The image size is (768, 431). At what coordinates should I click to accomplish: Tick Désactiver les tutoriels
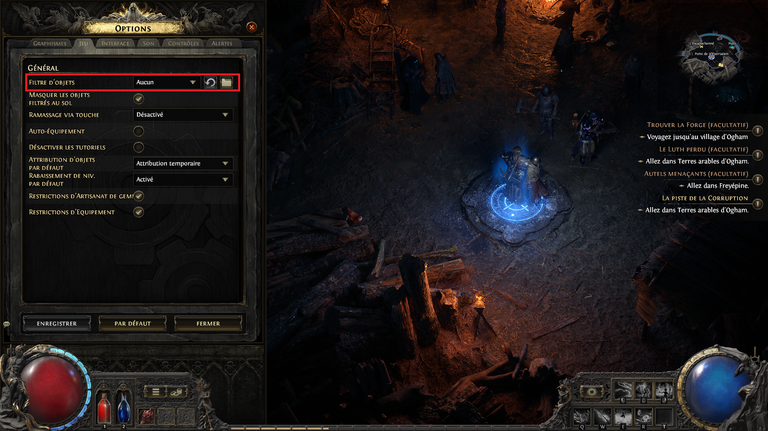click(x=139, y=147)
